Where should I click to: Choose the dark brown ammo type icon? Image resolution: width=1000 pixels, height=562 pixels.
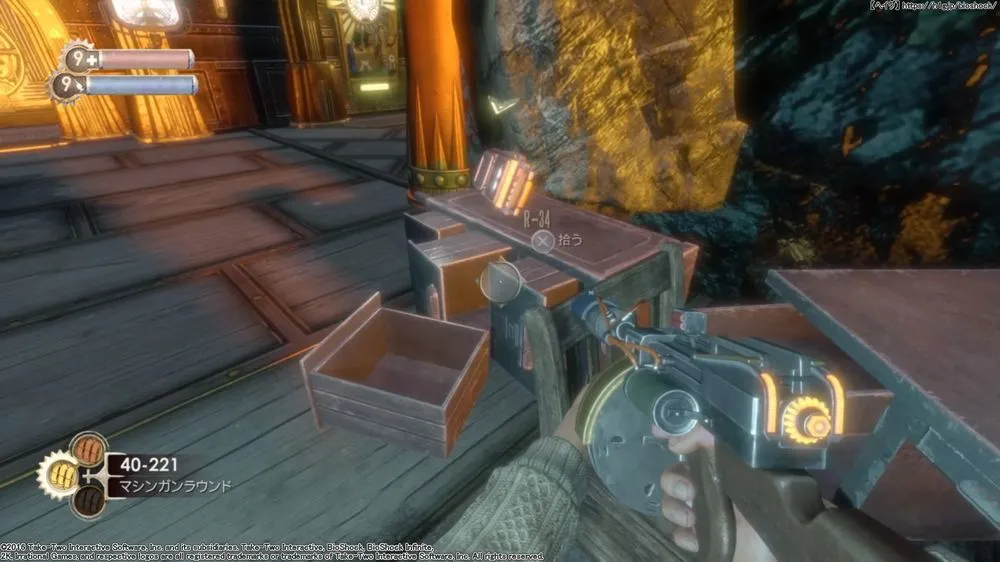[87, 499]
